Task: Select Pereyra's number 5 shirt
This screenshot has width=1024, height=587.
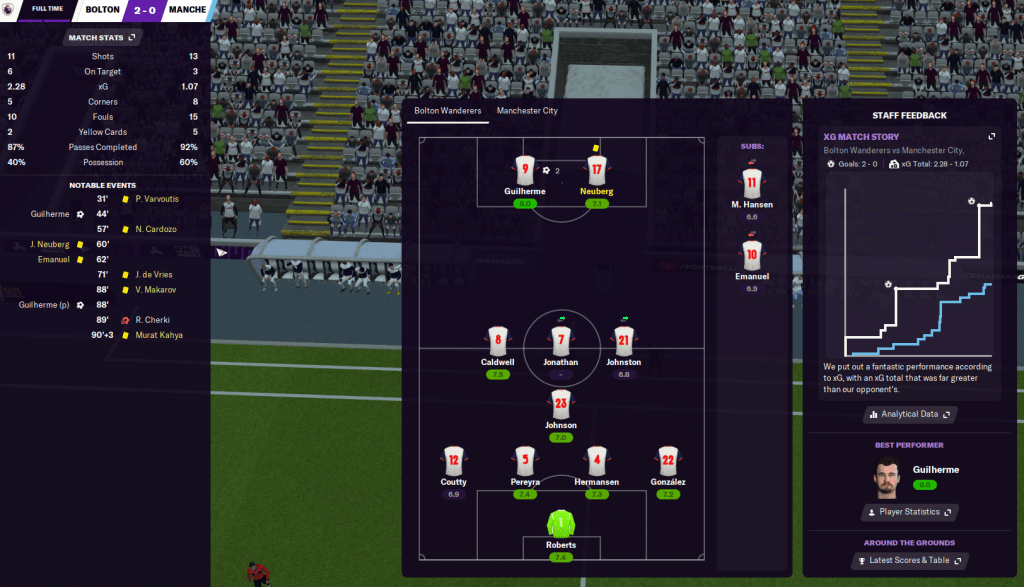Action: (x=525, y=461)
